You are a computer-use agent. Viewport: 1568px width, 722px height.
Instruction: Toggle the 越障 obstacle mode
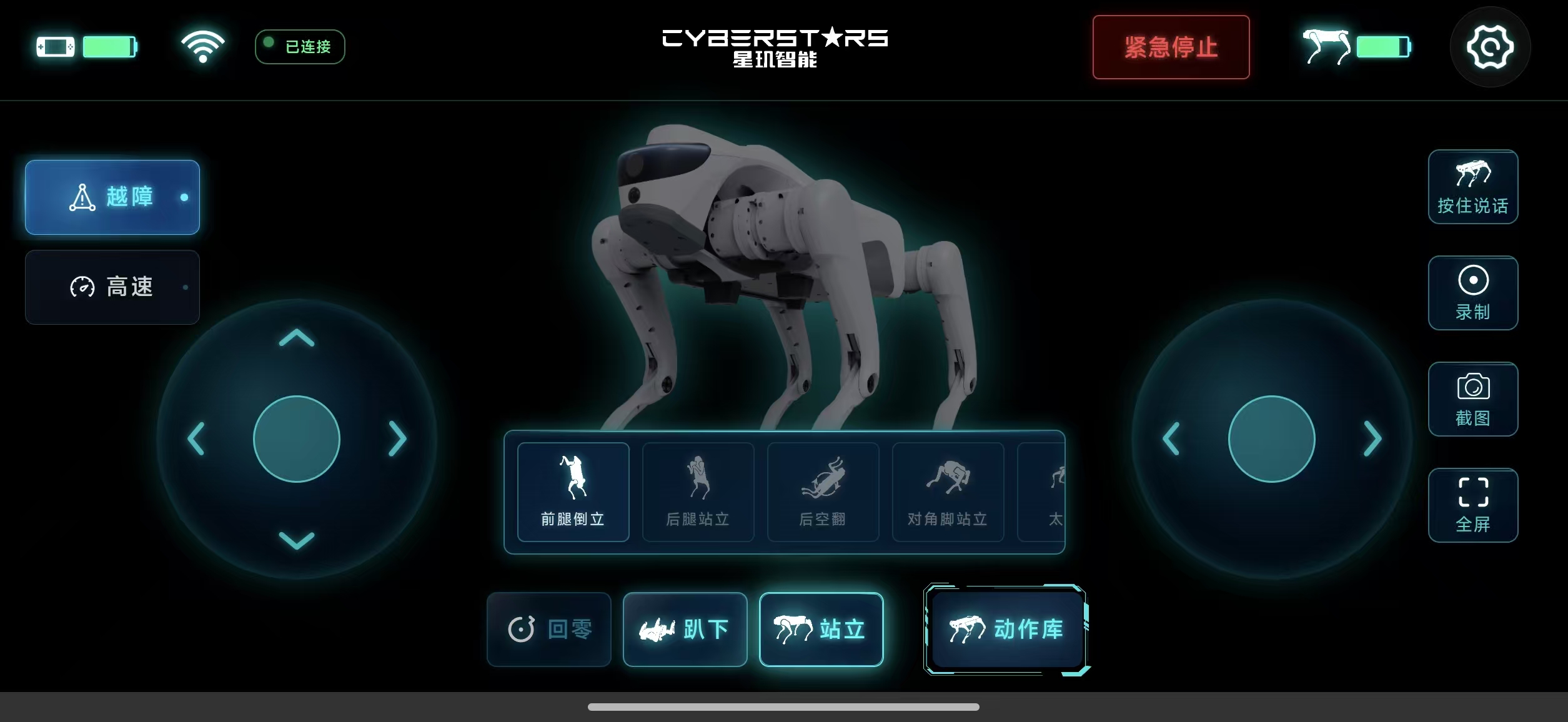pyautogui.click(x=112, y=197)
